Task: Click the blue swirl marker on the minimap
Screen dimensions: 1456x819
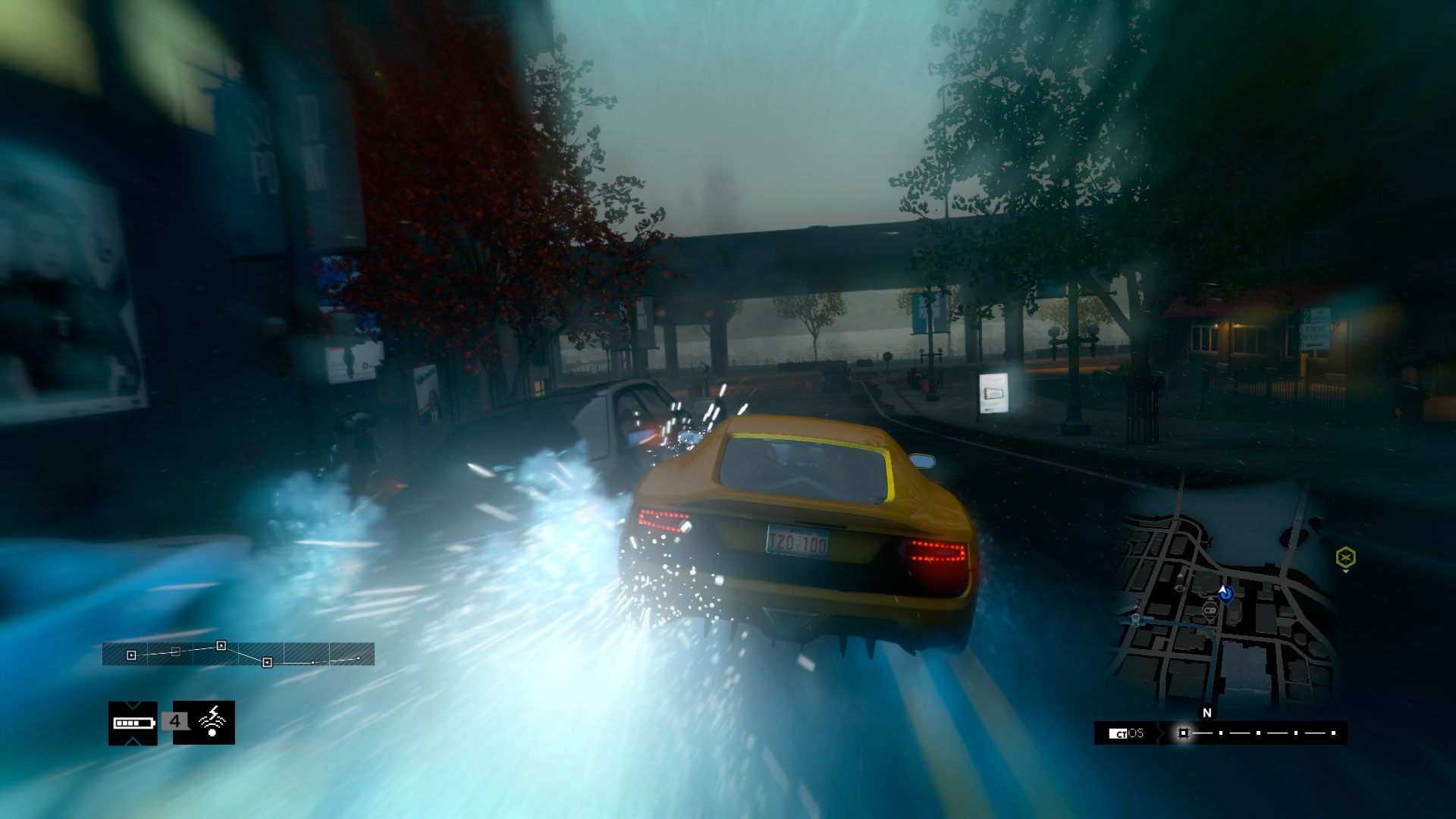Action: pyautogui.click(x=1225, y=594)
